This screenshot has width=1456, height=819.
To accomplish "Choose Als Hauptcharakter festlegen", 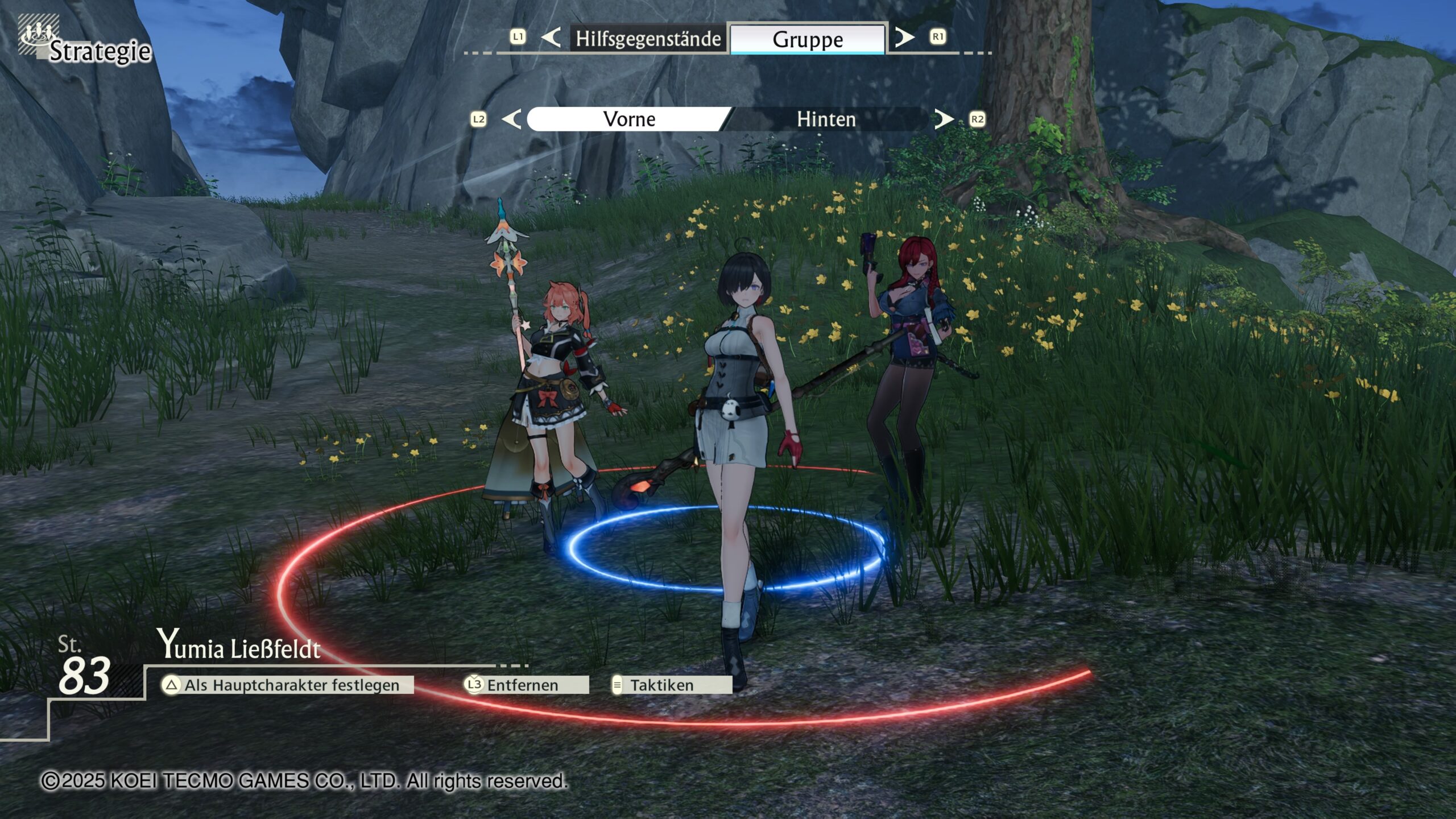I will [x=287, y=685].
